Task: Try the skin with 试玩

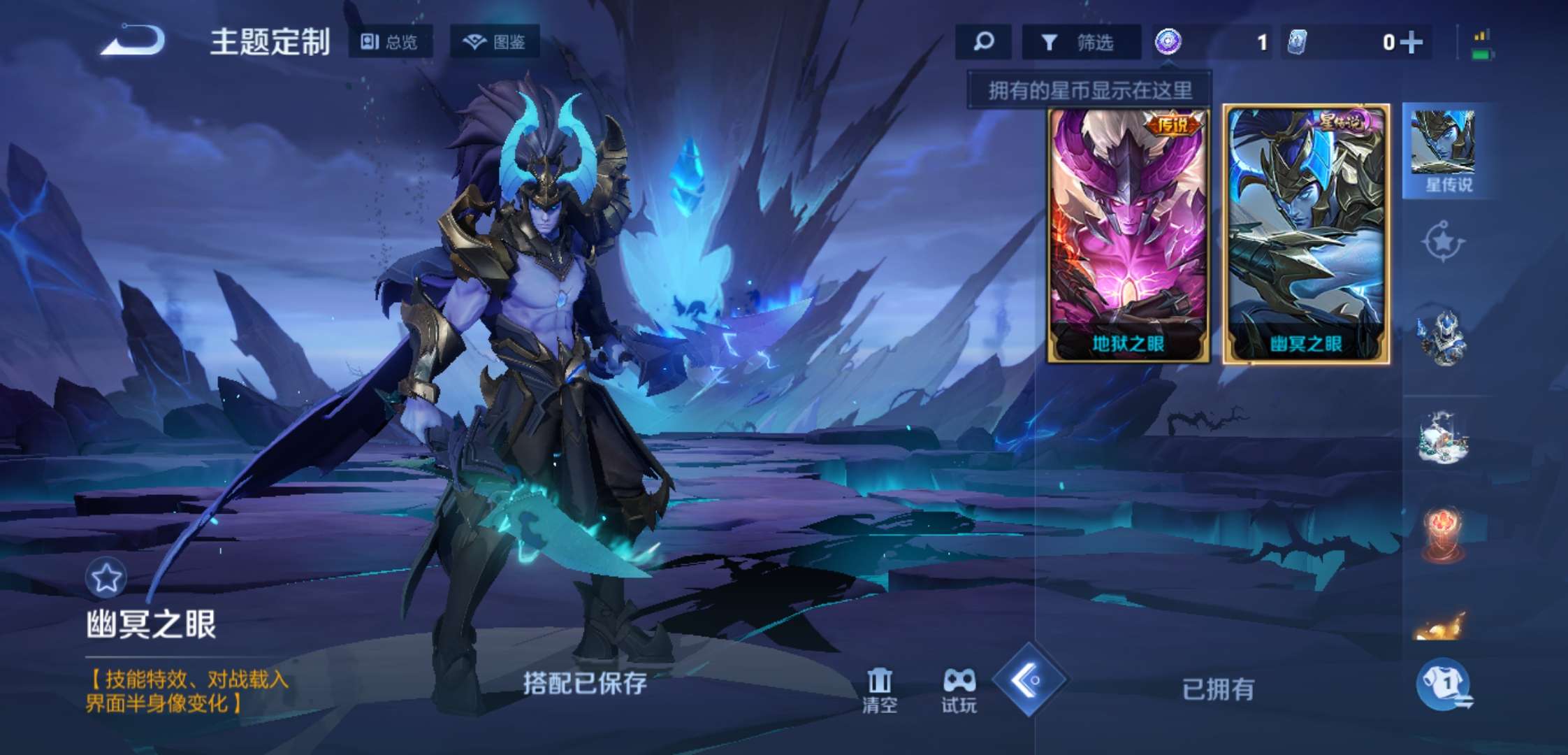Action: tap(959, 690)
